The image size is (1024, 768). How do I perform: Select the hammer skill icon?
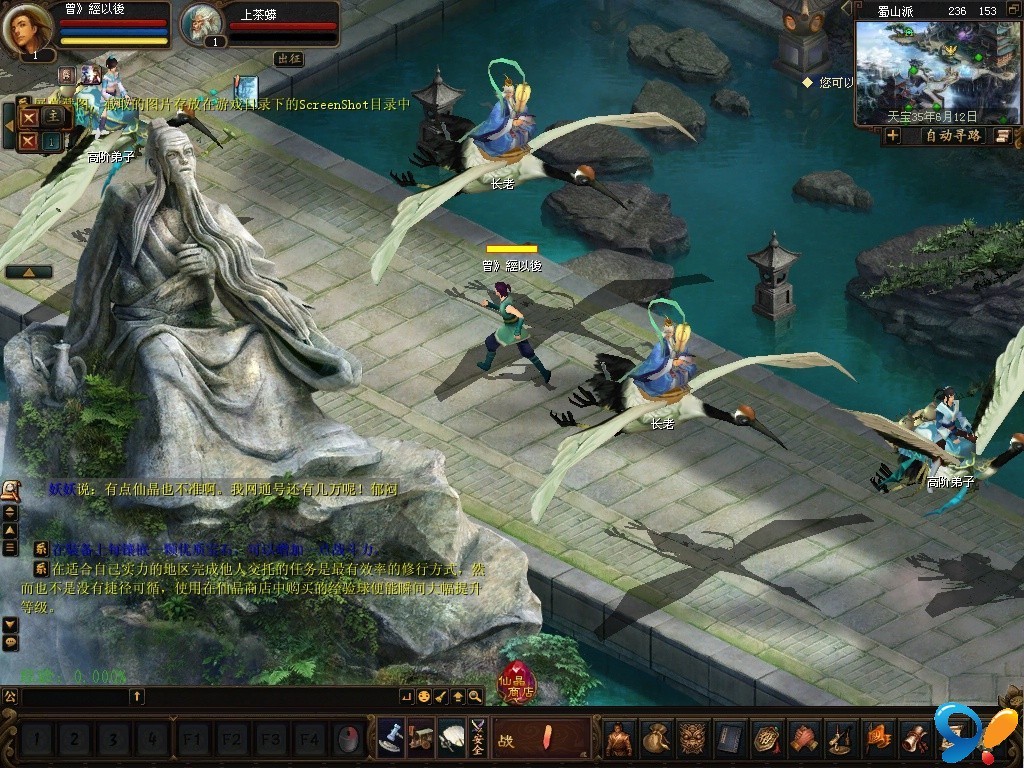pos(390,739)
